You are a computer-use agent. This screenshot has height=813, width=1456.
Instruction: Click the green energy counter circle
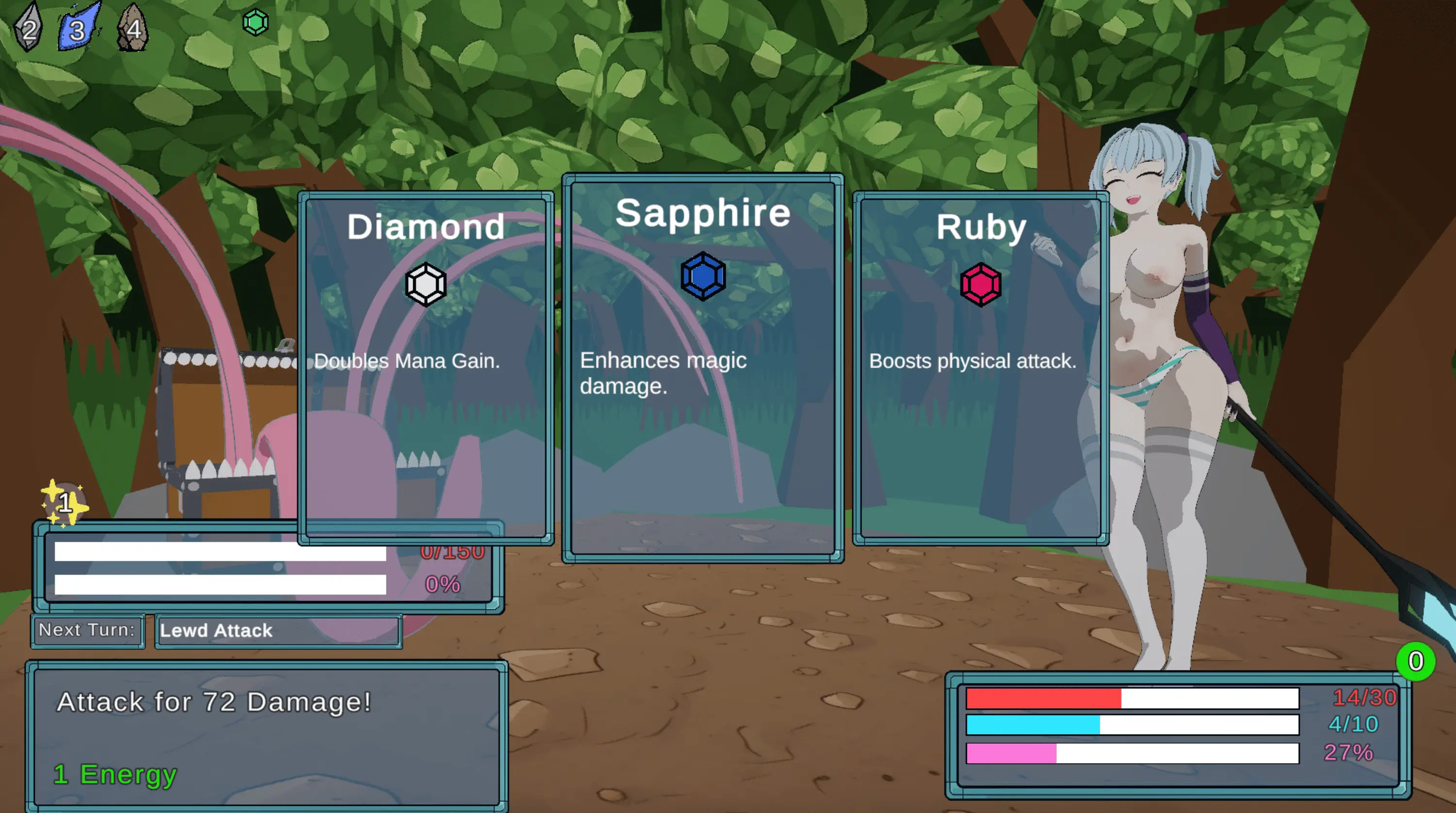pos(1415,661)
